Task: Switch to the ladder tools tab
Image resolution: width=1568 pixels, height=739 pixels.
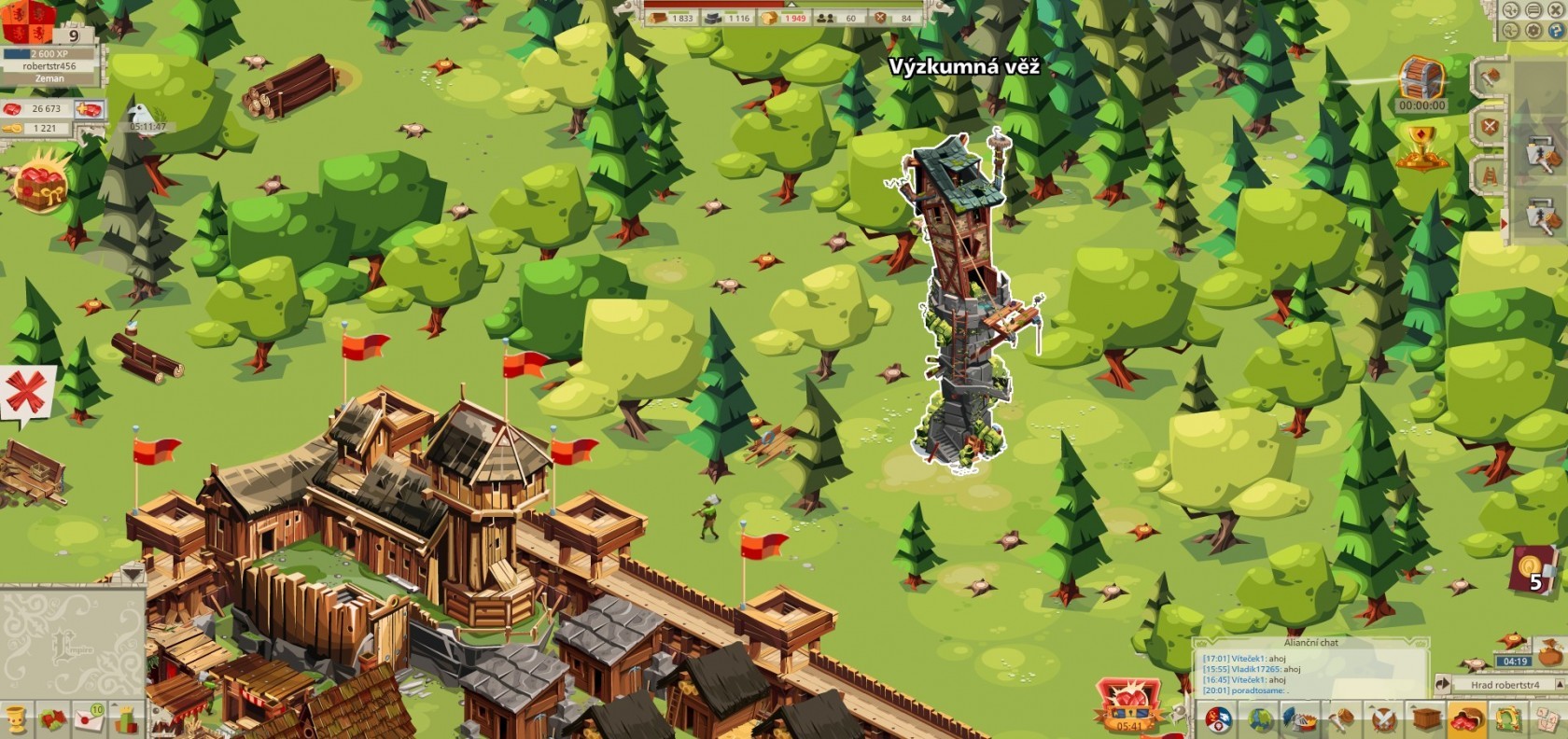Action: coord(1490,174)
